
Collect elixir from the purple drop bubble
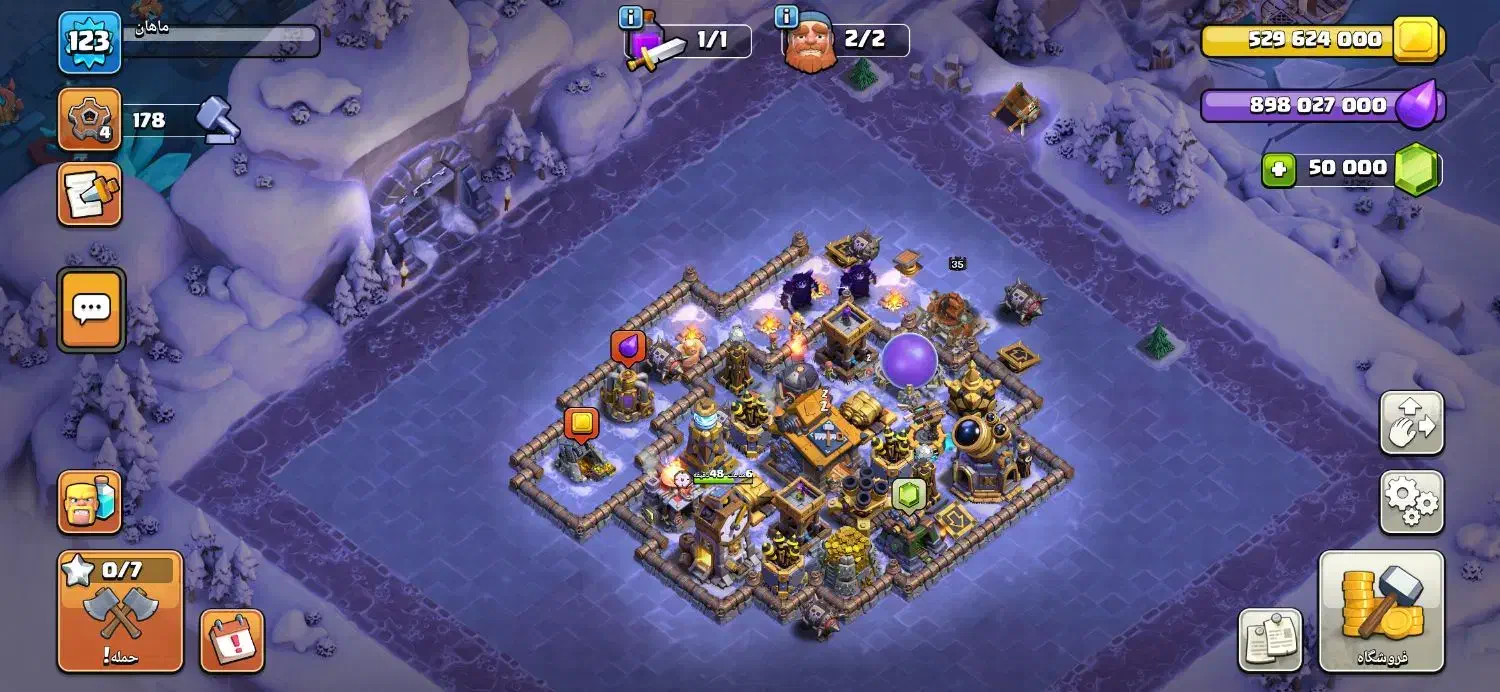tap(628, 346)
